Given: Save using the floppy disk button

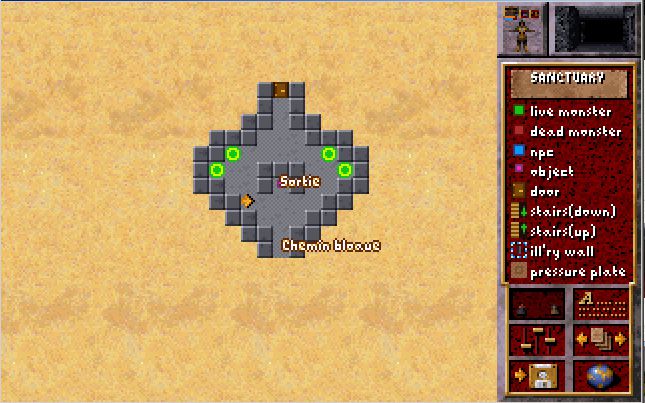Looking at the screenshot, I should pos(537,375).
